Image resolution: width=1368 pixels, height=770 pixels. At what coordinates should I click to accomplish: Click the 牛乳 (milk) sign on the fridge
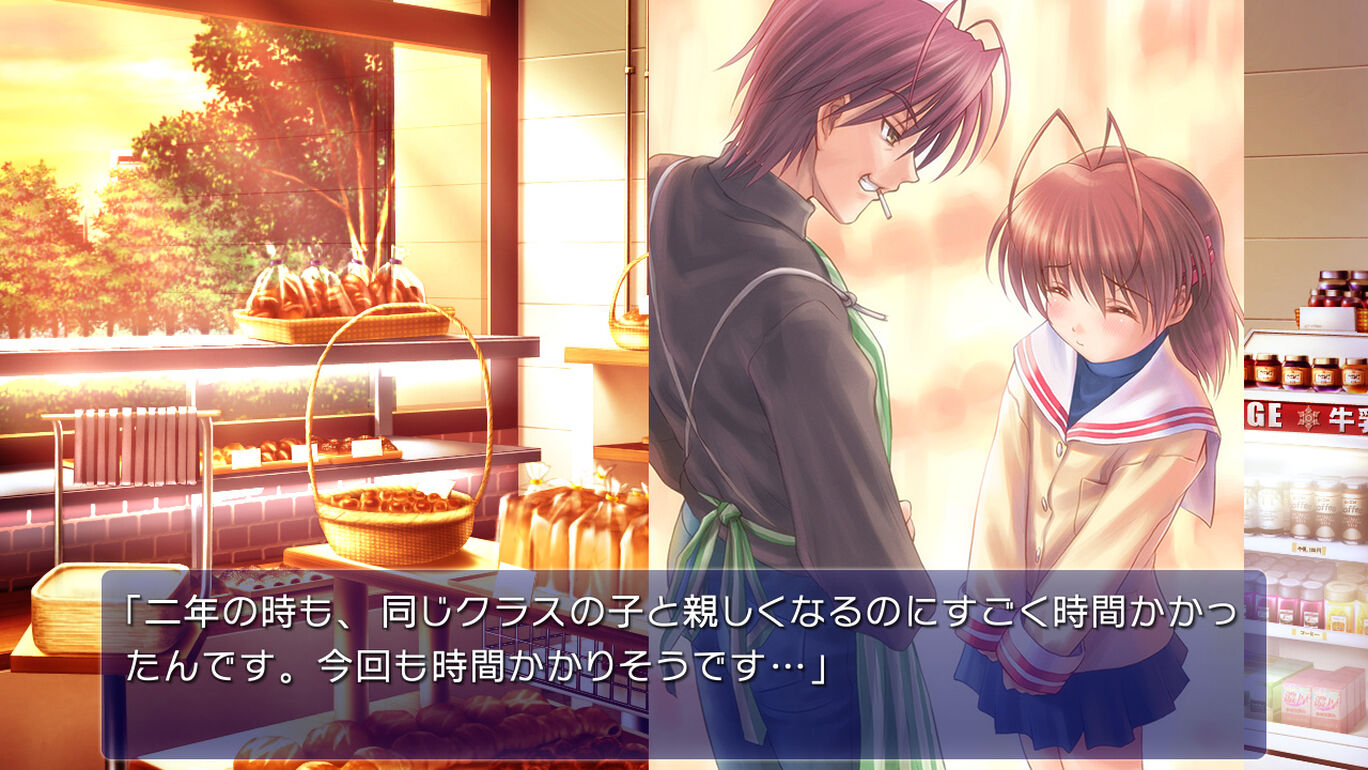pyautogui.click(x=1345, y=418)
